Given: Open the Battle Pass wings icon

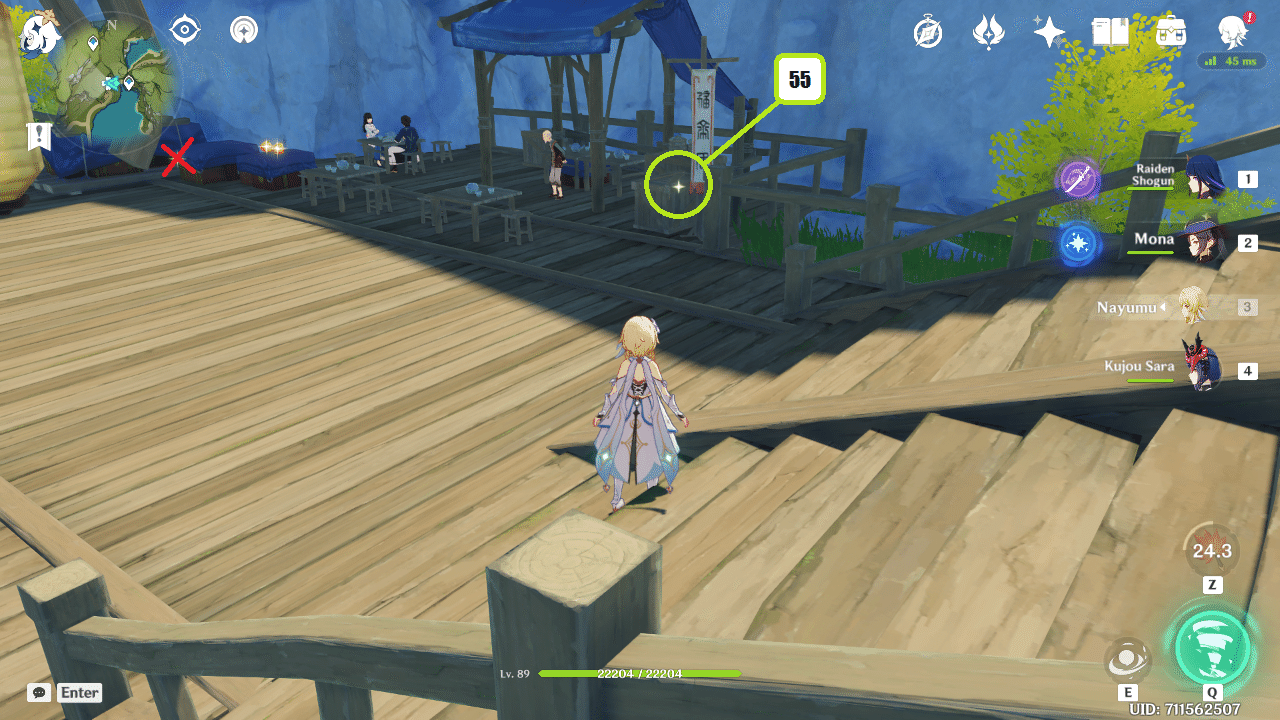Looking at the screenshot, I should coord(988,31).
